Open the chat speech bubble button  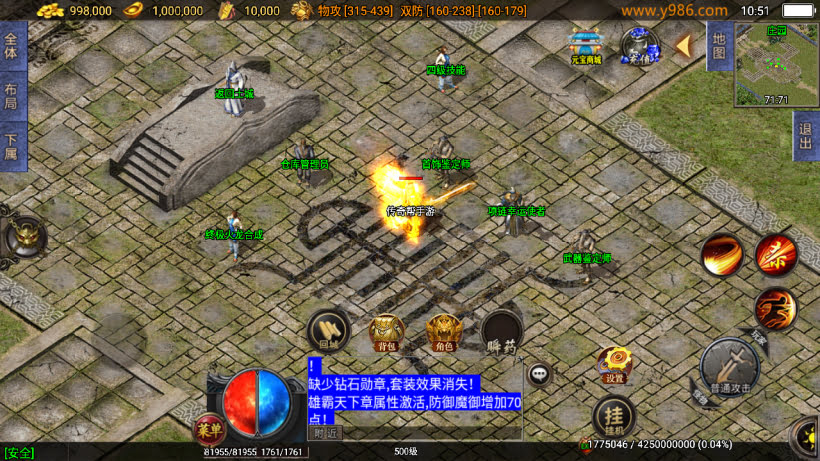click(540, 374)
